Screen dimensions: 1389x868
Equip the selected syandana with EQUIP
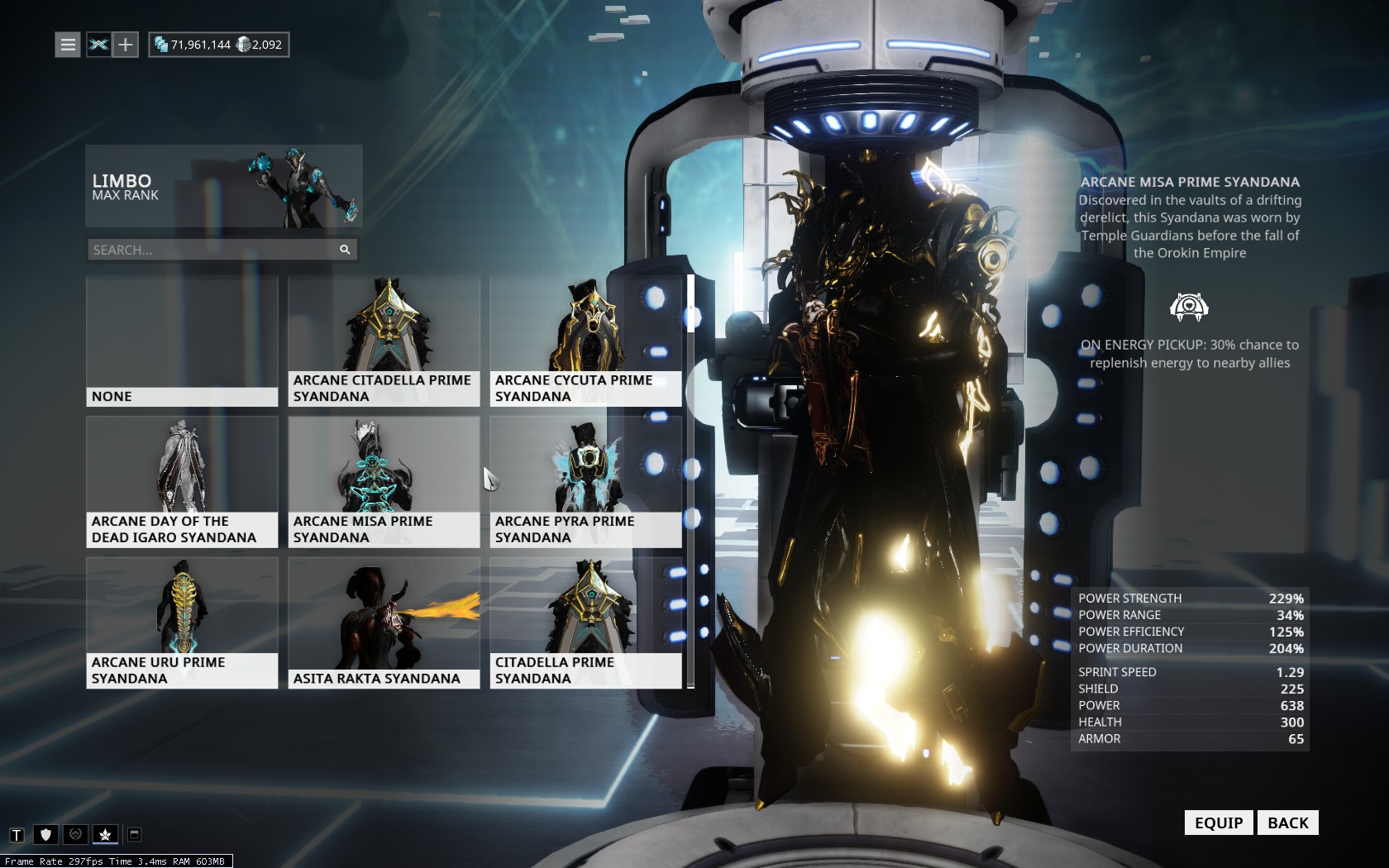click(x=1218, y=823)
